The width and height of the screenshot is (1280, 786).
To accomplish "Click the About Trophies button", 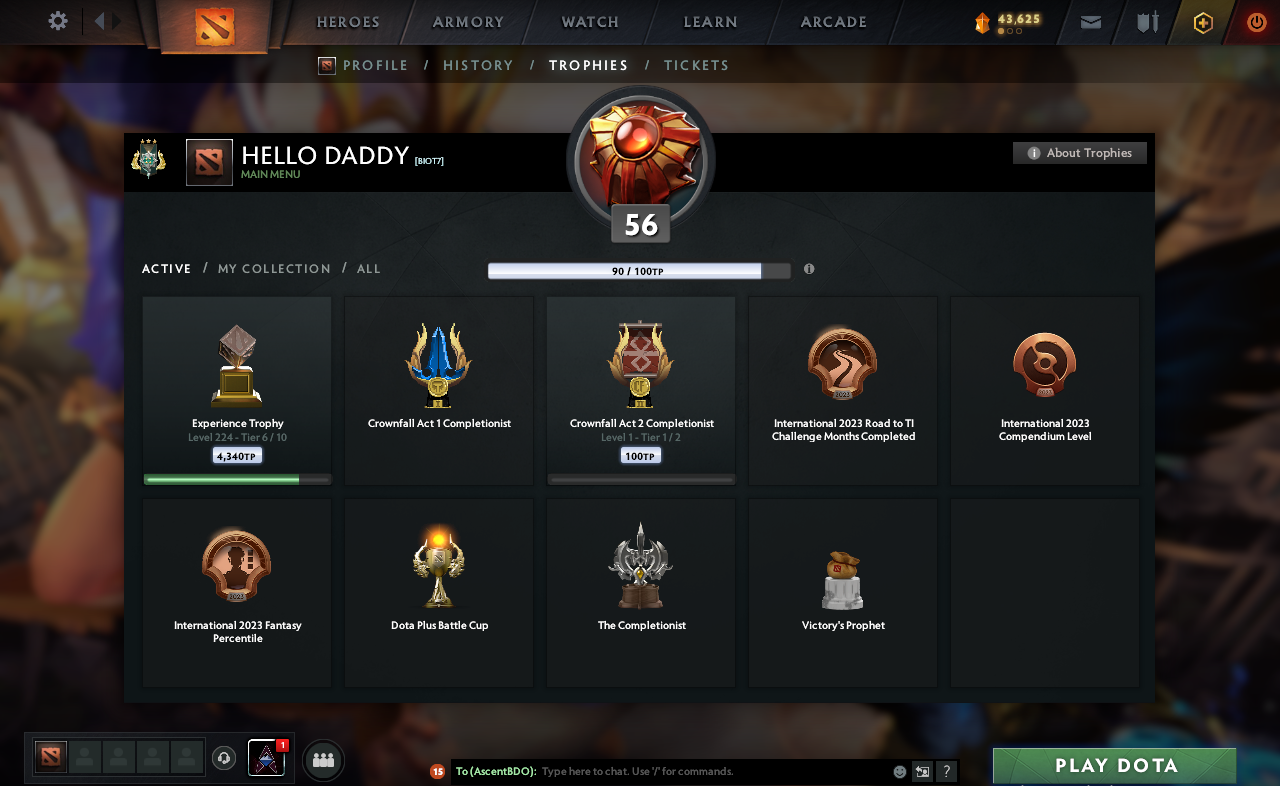I will pyautogui.click(x=1079, y=152).
